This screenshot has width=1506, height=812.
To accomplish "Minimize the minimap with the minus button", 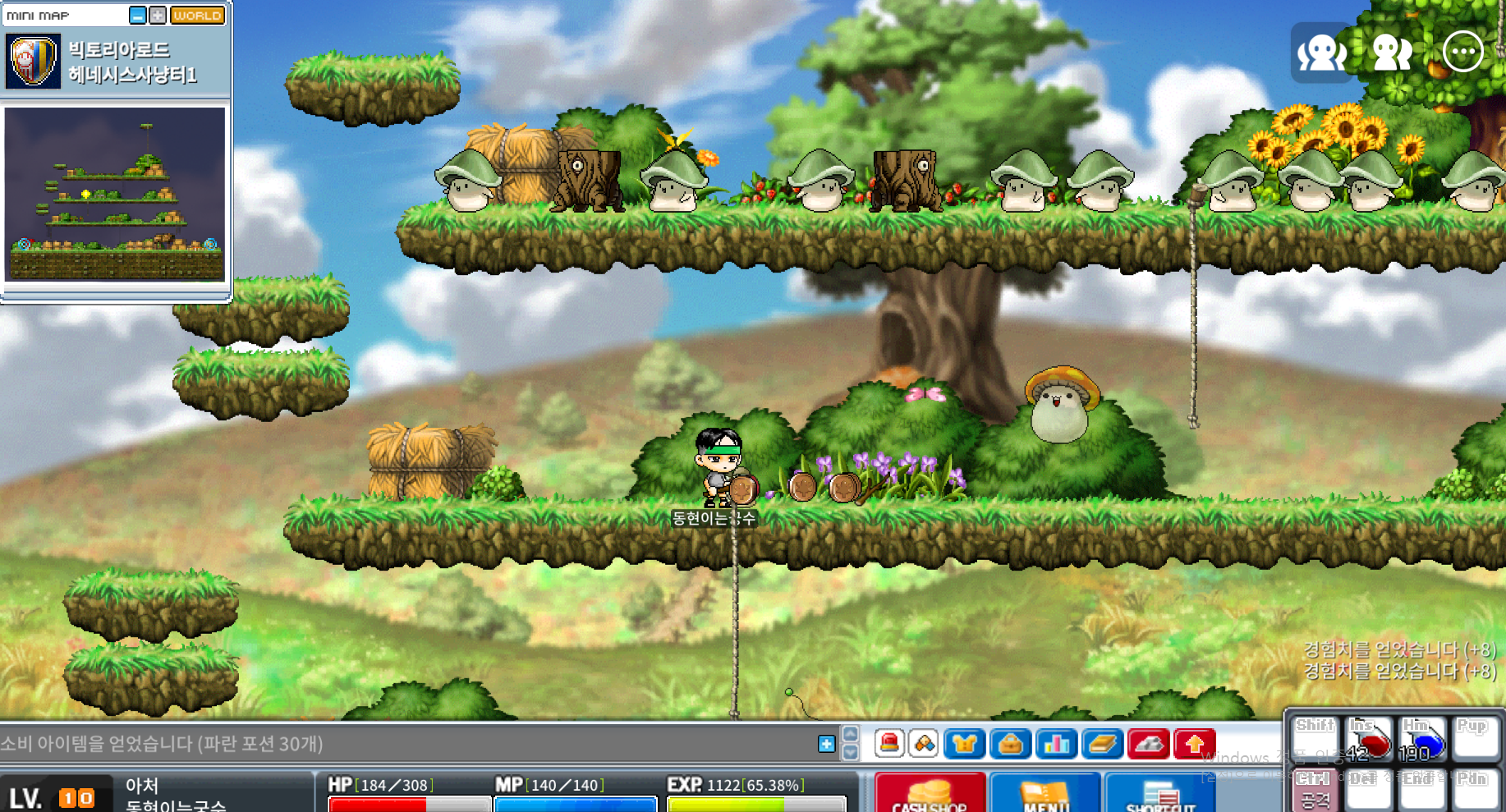I will [x=138, y=15].
